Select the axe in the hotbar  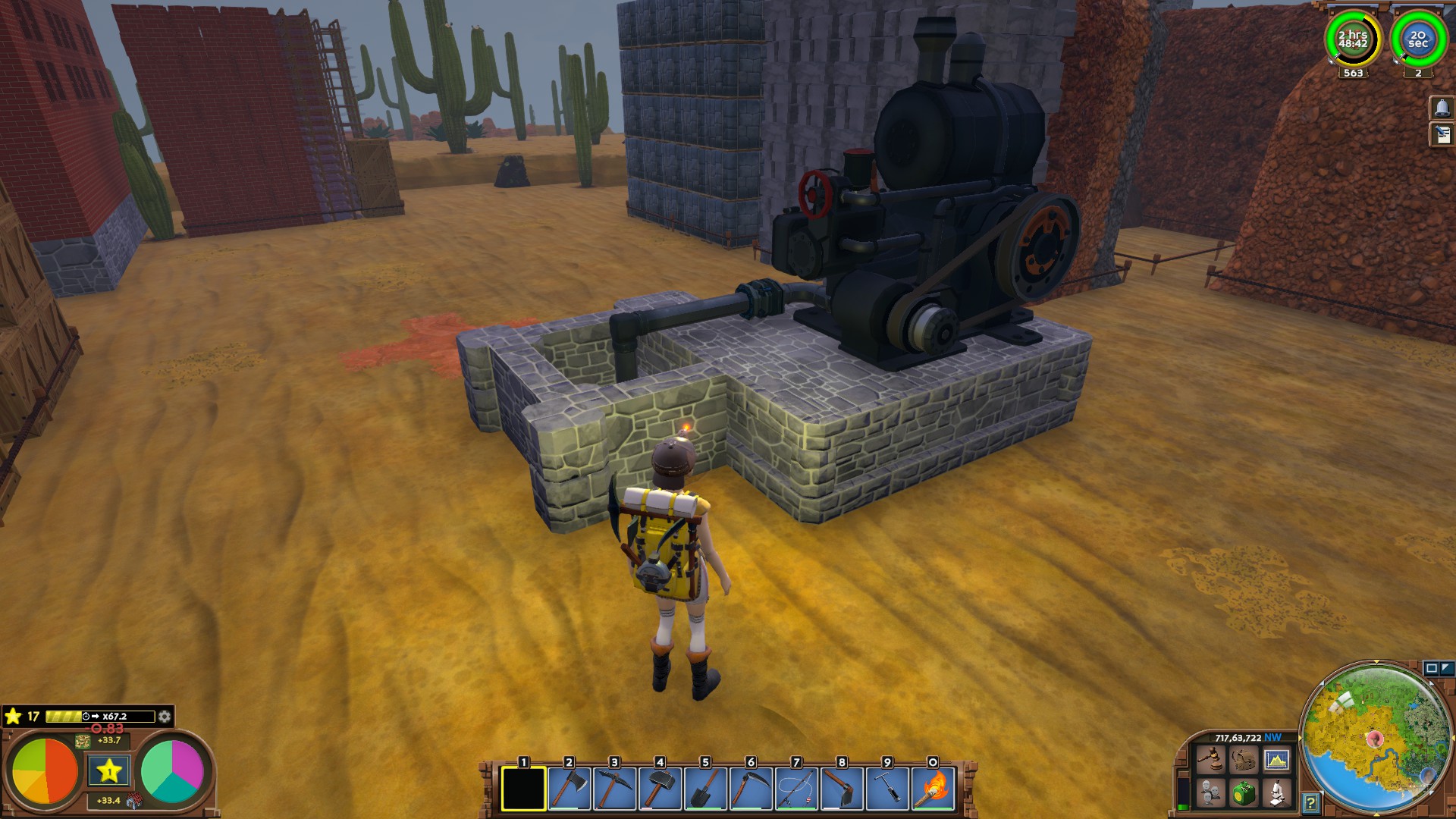click(569, 789)
